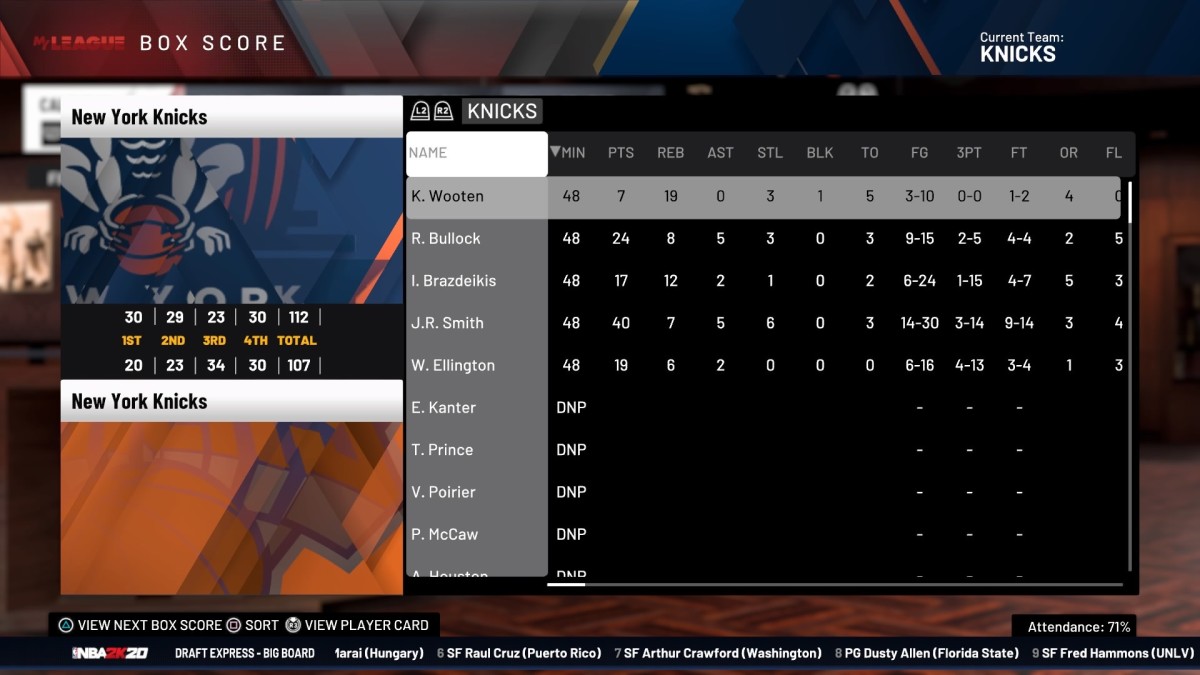Viewport: 1200px width, 675px height.
Task: Select T. Prince row
Action: point(442,450)
